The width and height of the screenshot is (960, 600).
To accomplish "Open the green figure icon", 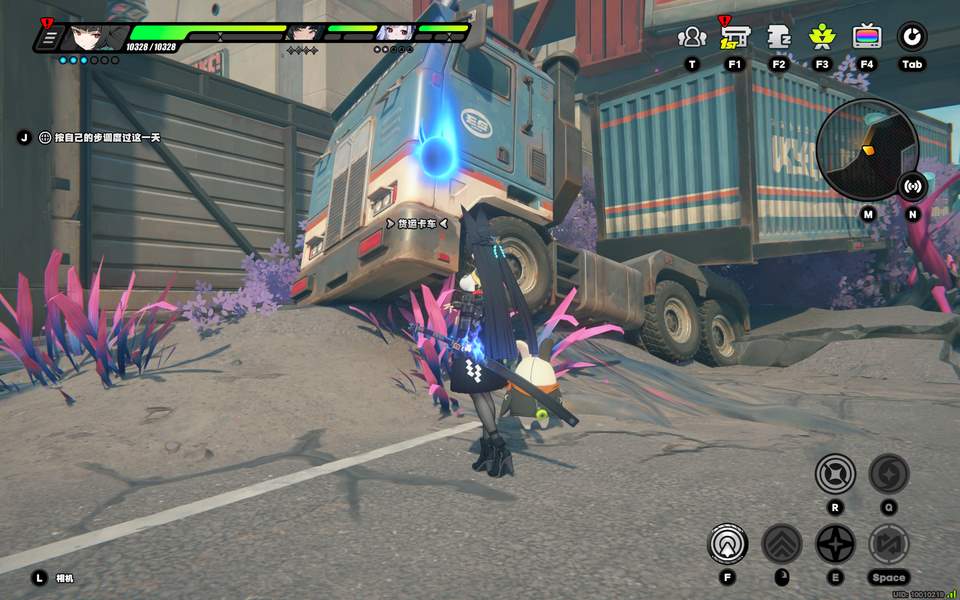I will (x=822, y=37).
